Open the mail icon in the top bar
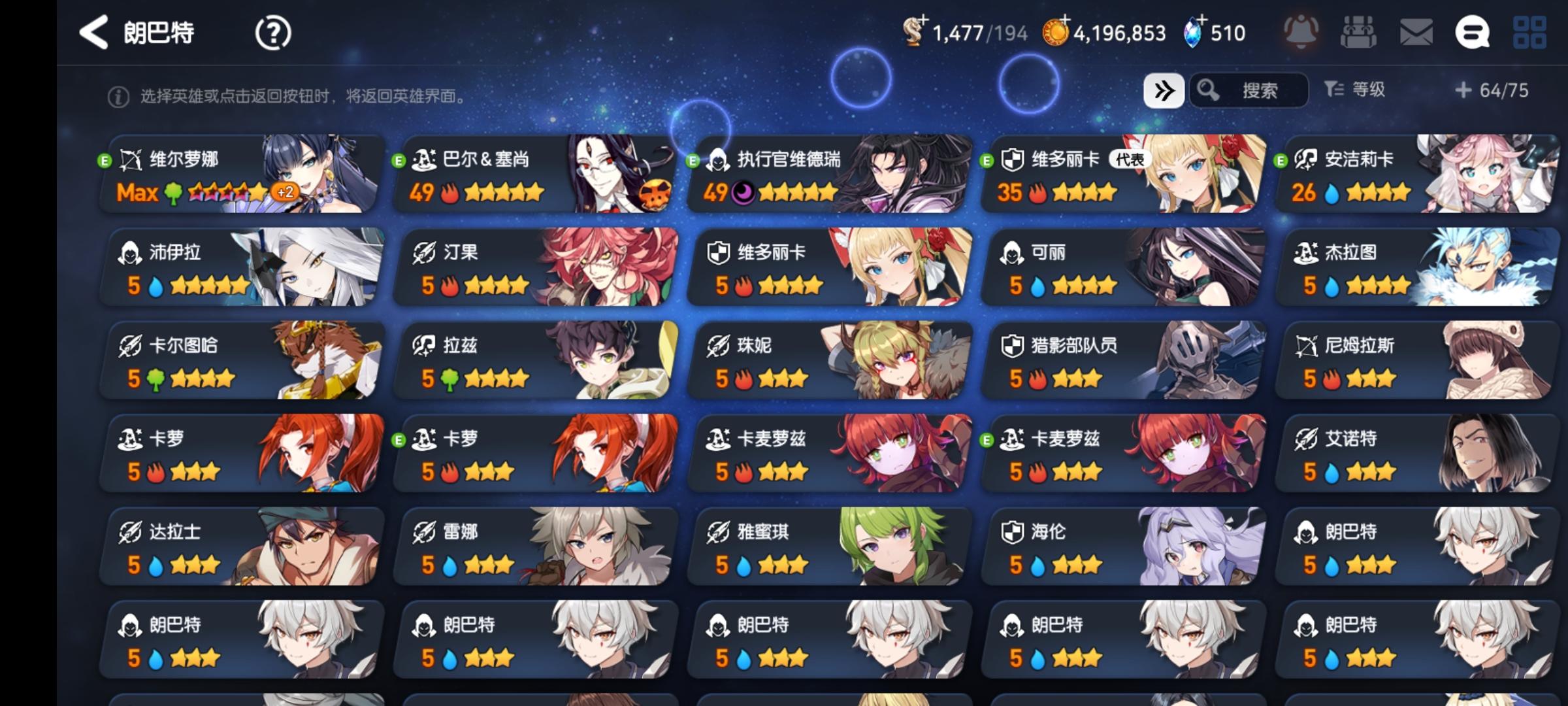 coord(1415,31)
